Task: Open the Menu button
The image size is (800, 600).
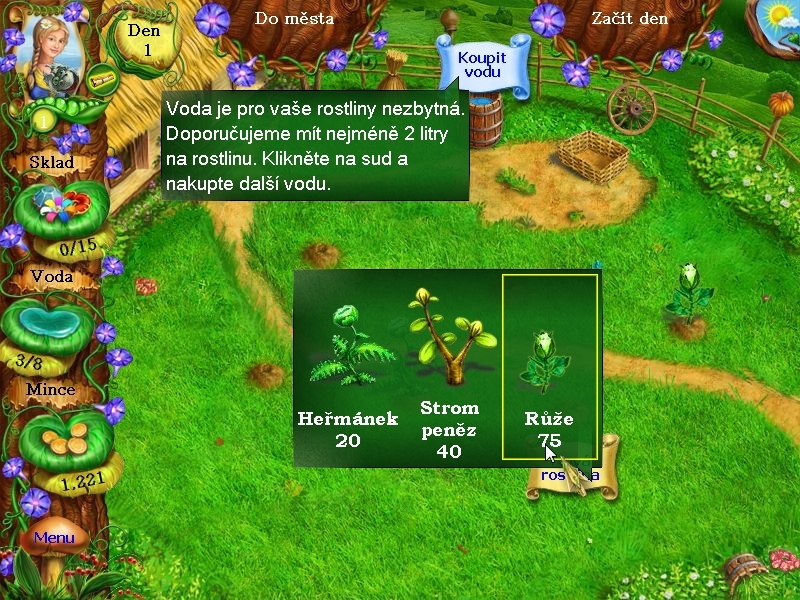Action: click(54, 538)
